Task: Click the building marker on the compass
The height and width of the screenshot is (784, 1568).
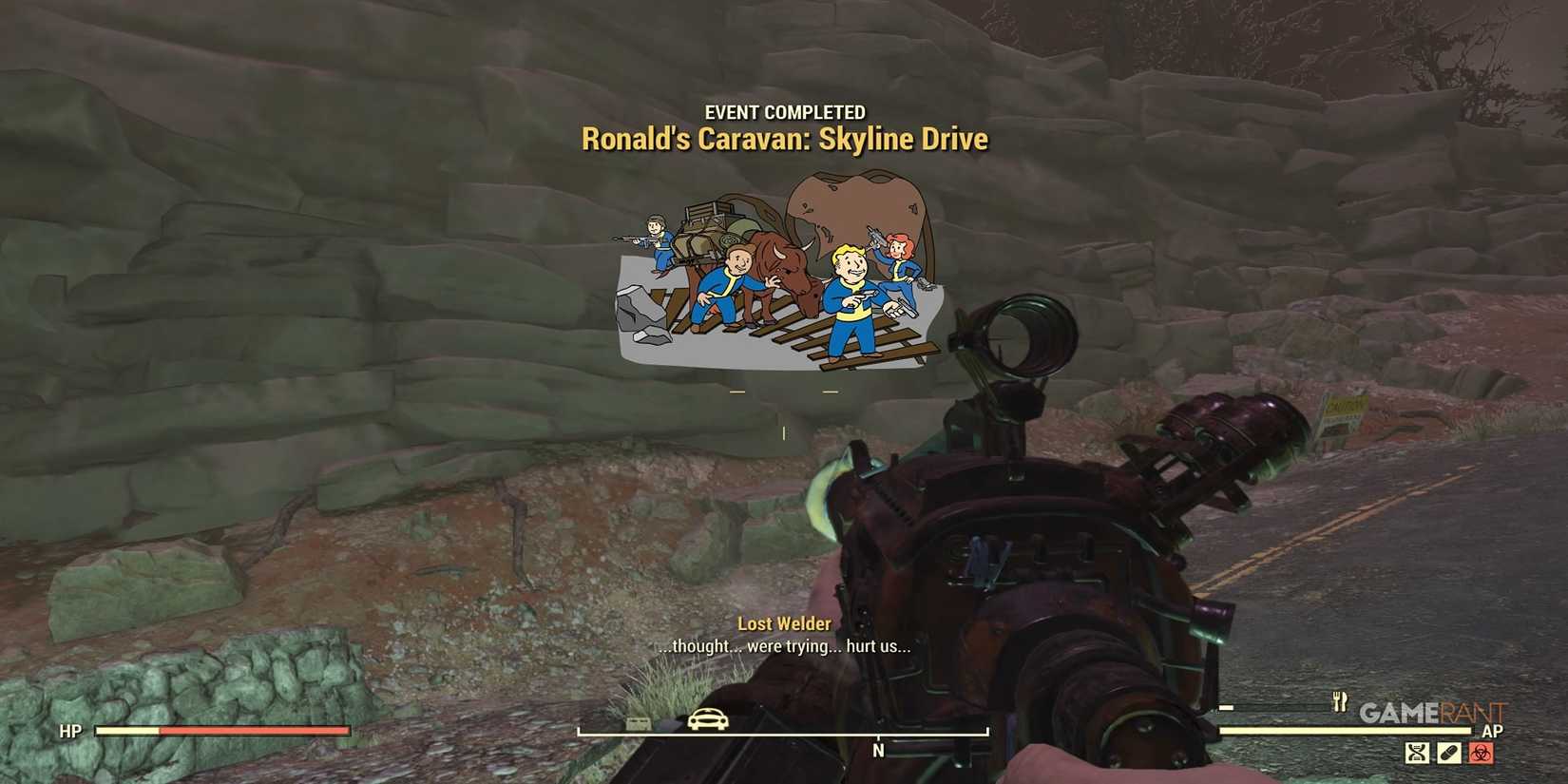Action: click(638, 721)
